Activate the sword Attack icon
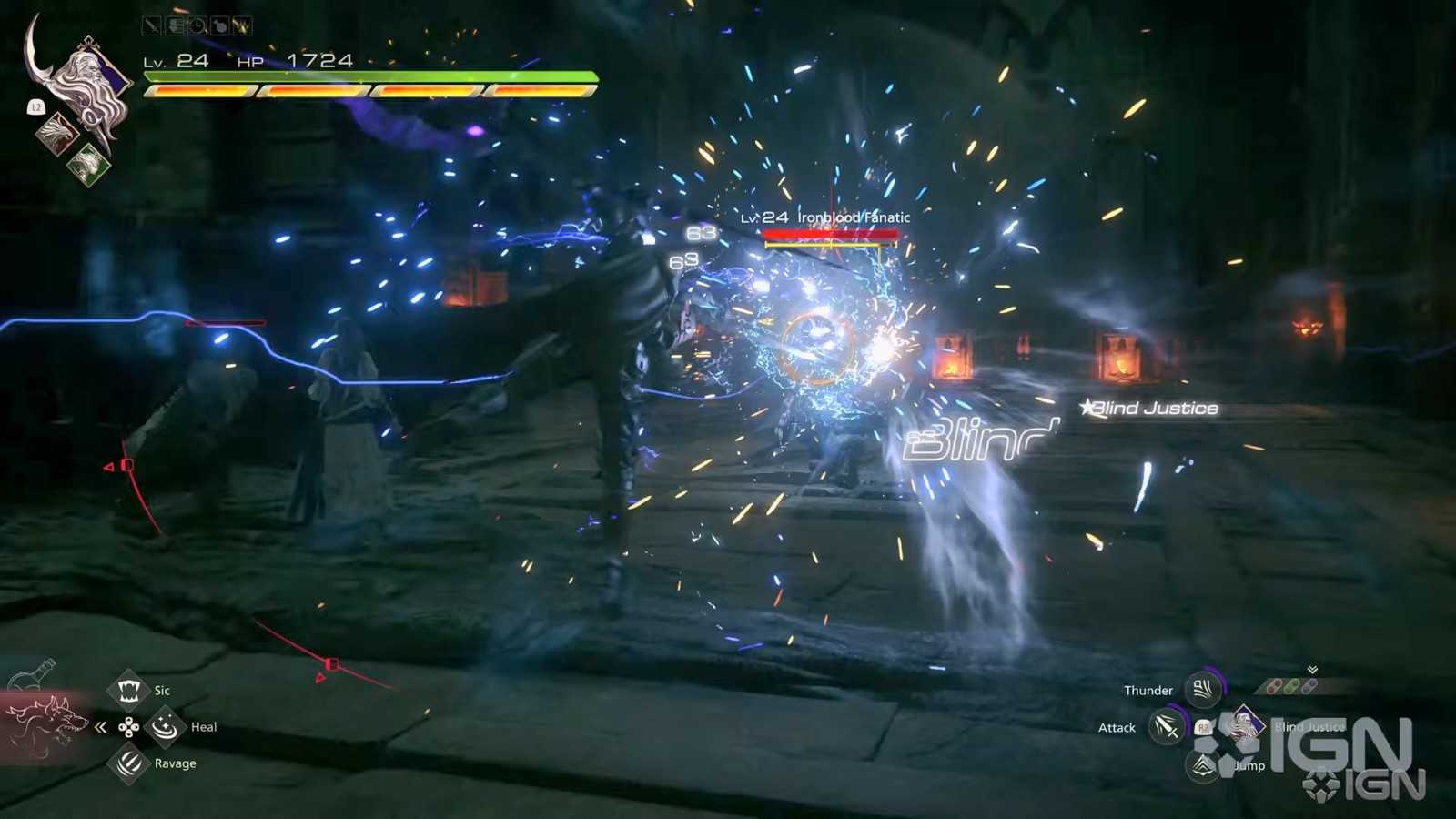Screen dimensions: 1456x819 tap(1166, 727)
